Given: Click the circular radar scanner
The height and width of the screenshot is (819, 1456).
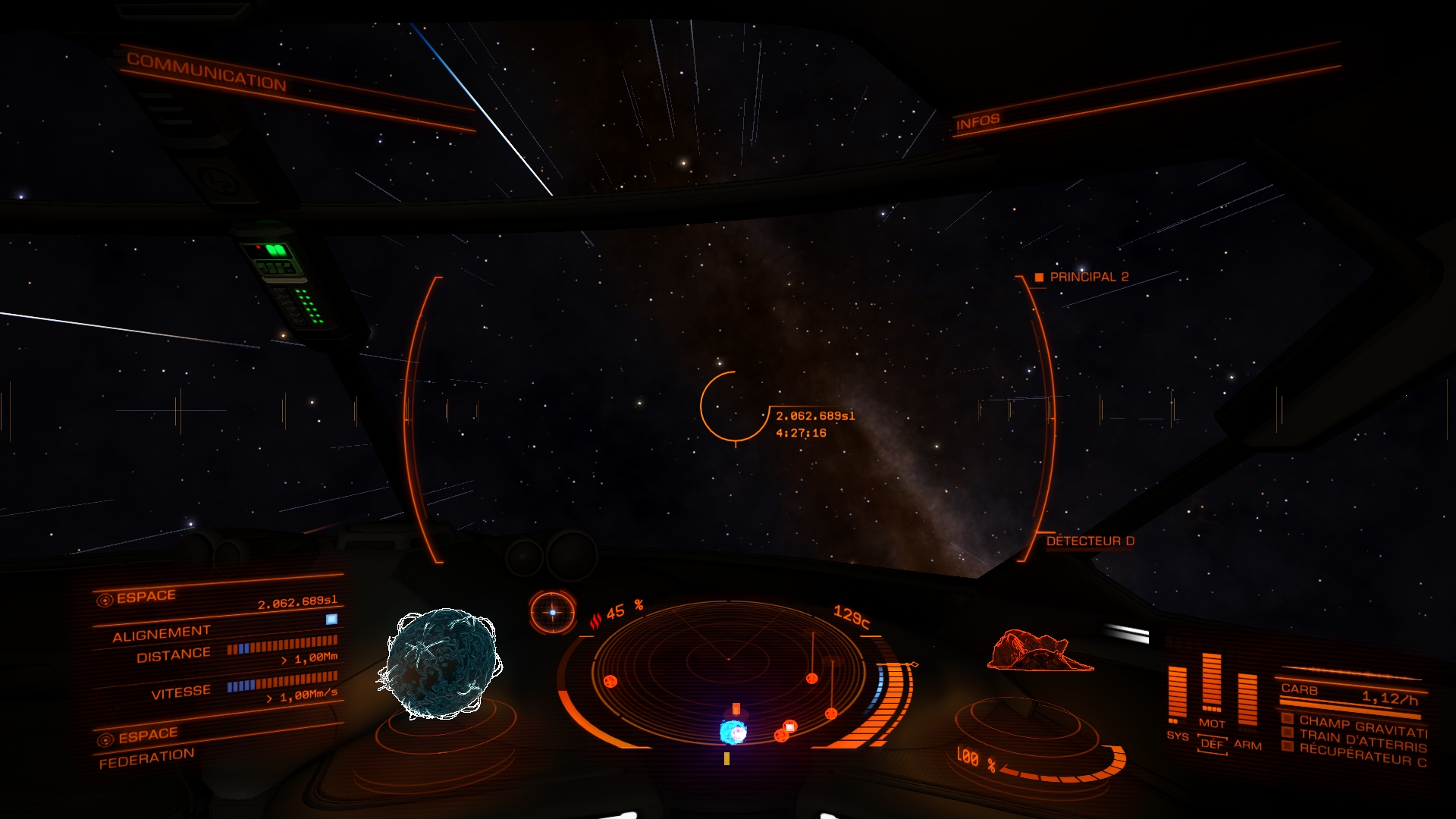Looking at the screenshot, I should 728,667.
